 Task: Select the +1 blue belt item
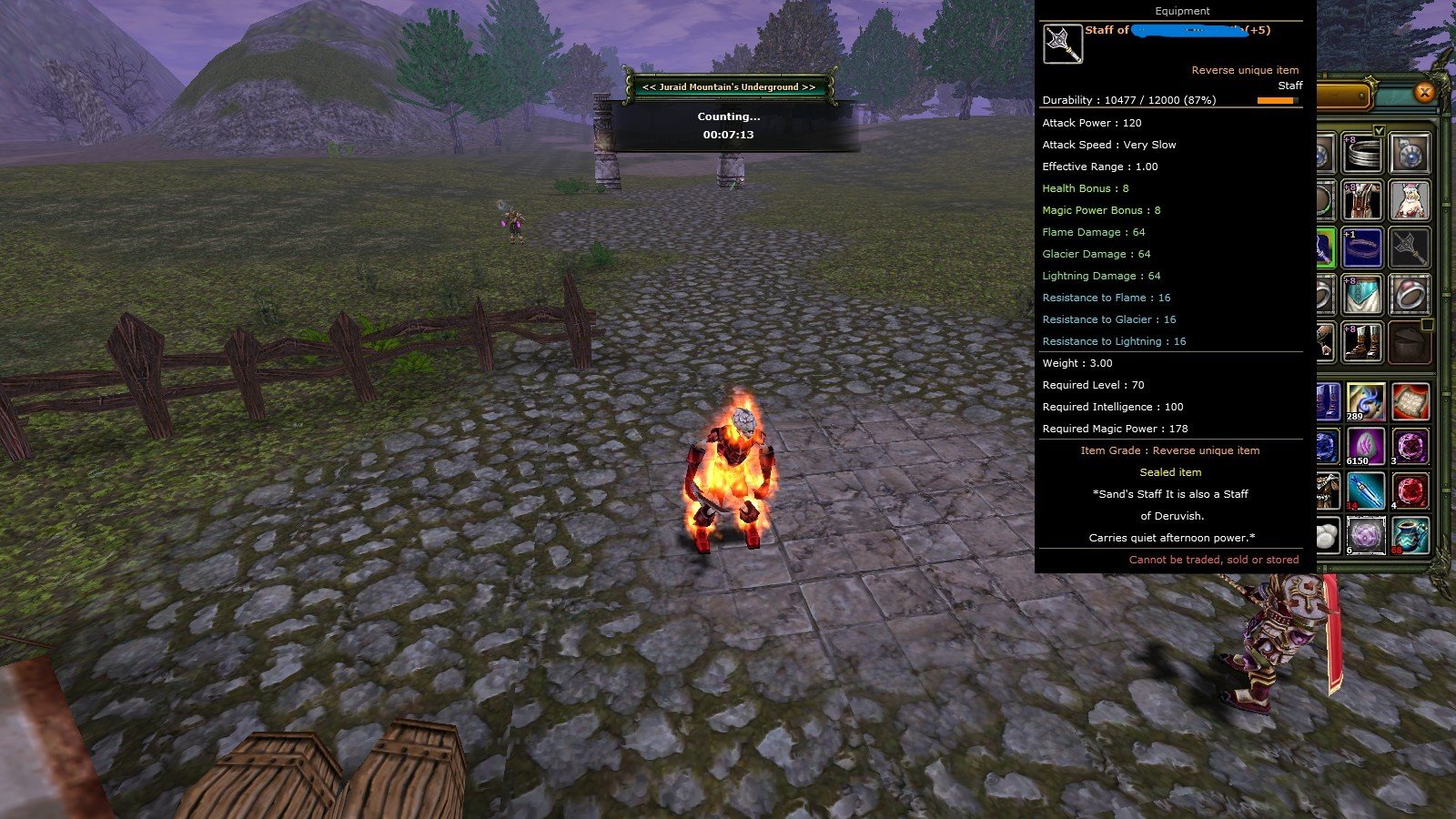pyautogui.click(x=1363, y=248)
